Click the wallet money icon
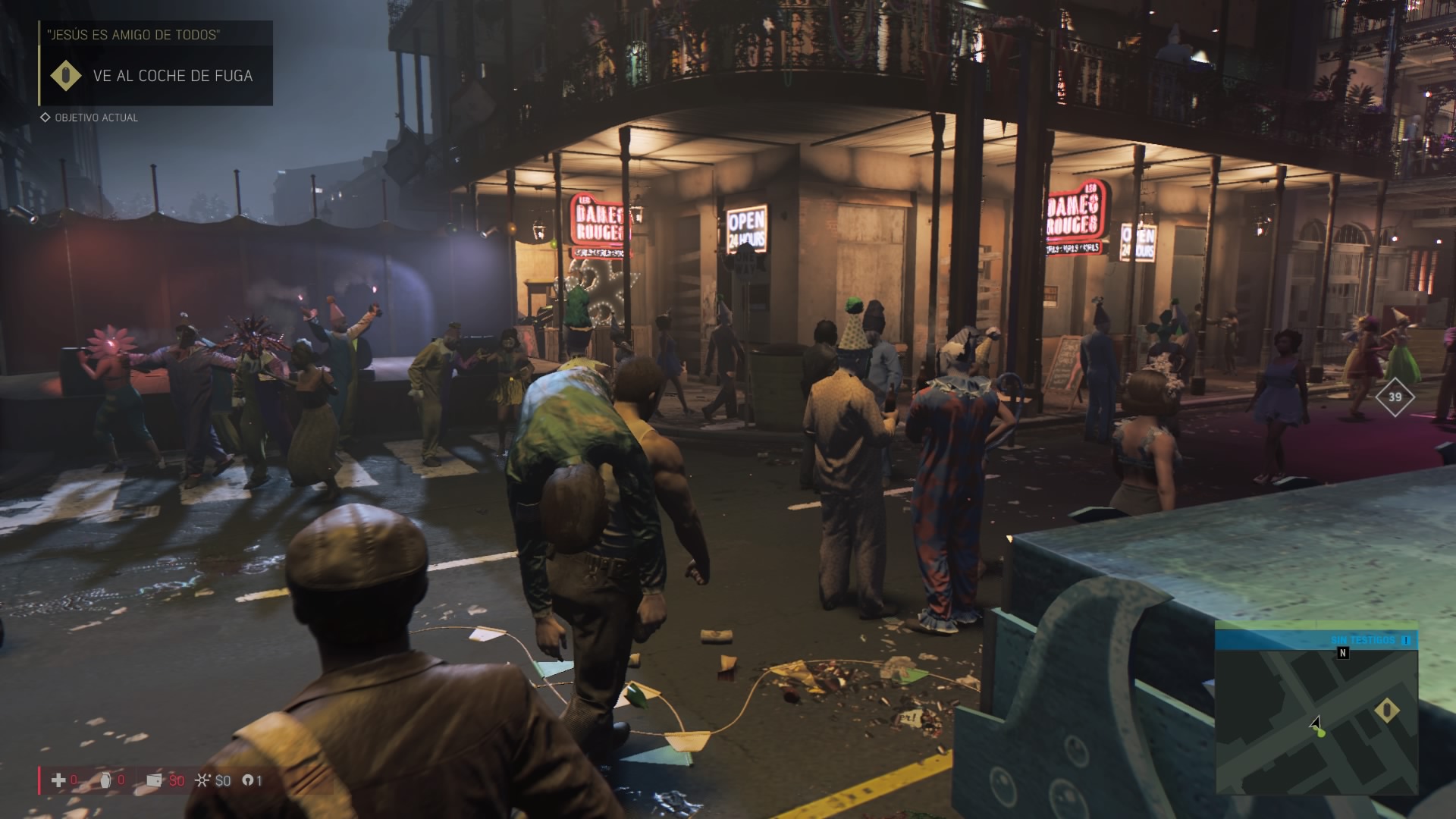This screenshot has height=819, width=1456. point(154,780)
